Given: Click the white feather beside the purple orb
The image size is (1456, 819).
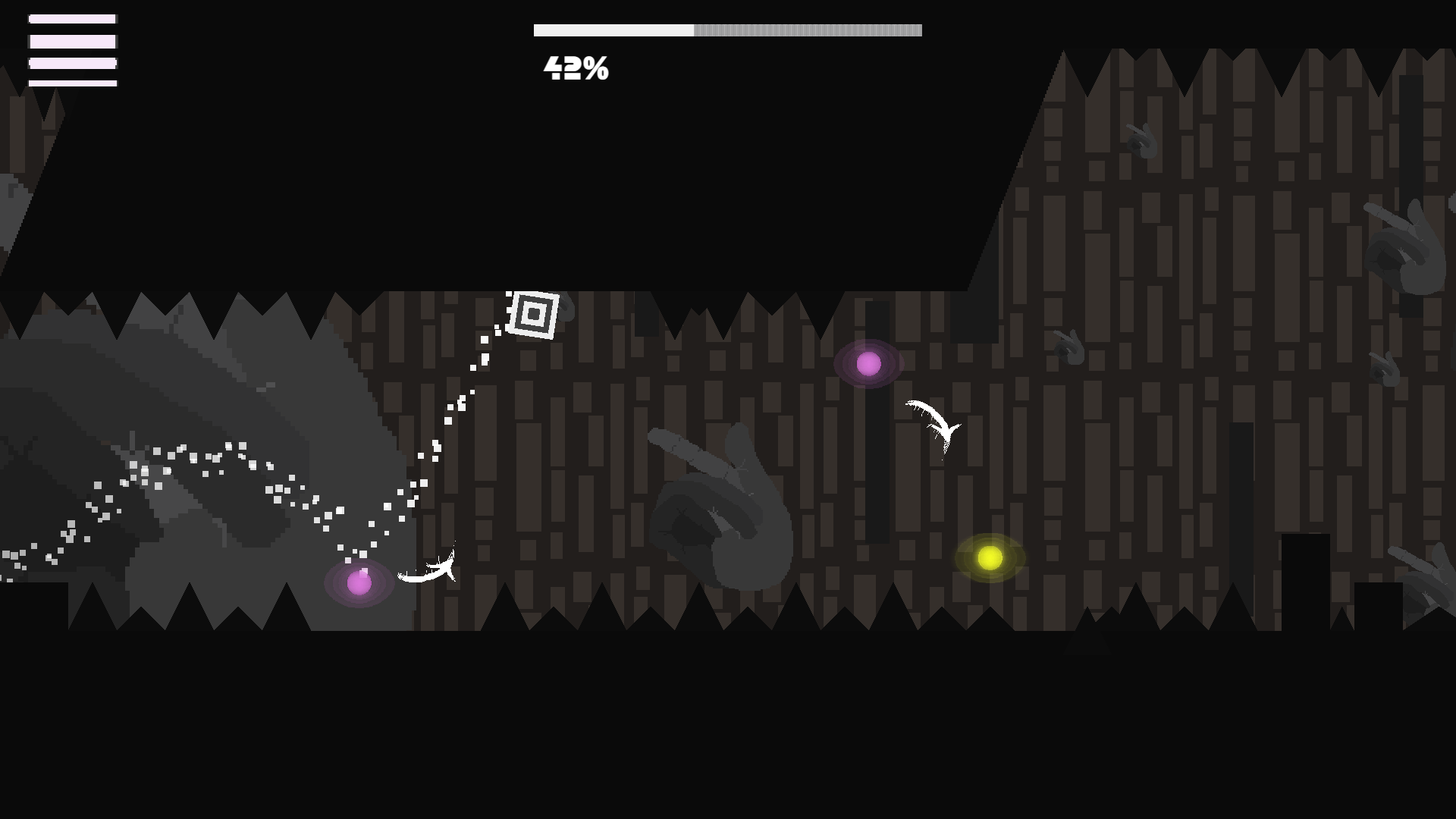Looking at the screenshot, I should (428, 570).
